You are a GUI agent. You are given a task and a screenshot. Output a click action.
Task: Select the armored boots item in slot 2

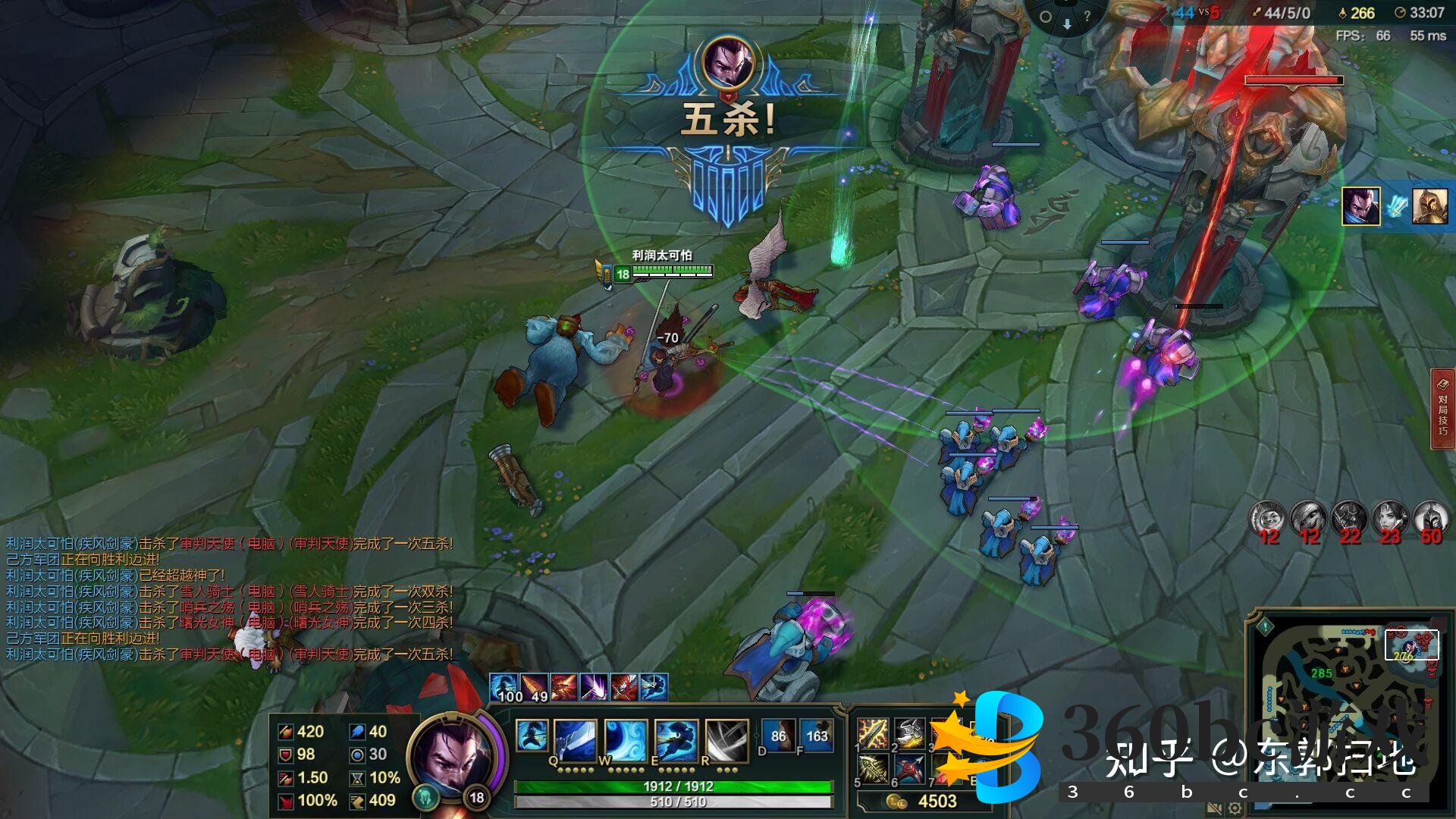point(909,733)
